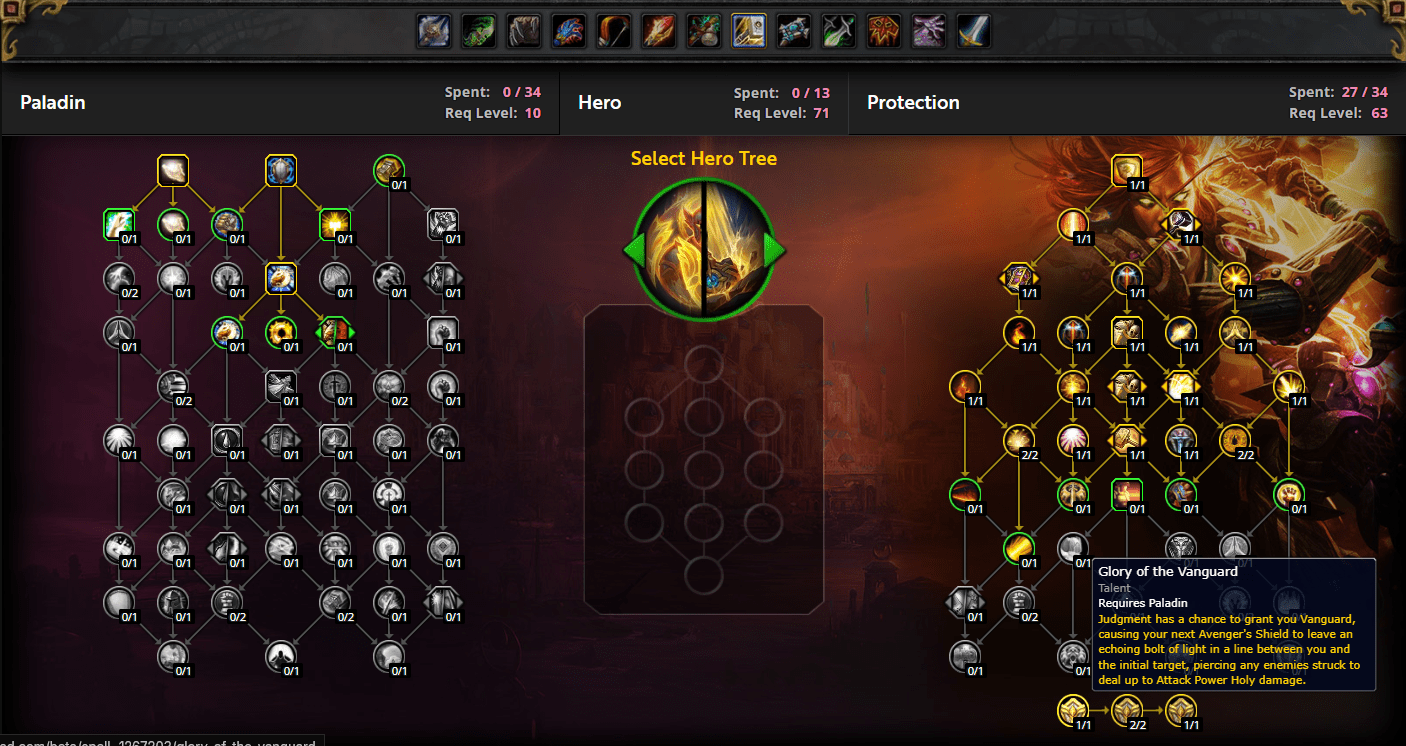
Task: Select the Protection header tab
Action: pyautogui.click(x=913, y=102)
